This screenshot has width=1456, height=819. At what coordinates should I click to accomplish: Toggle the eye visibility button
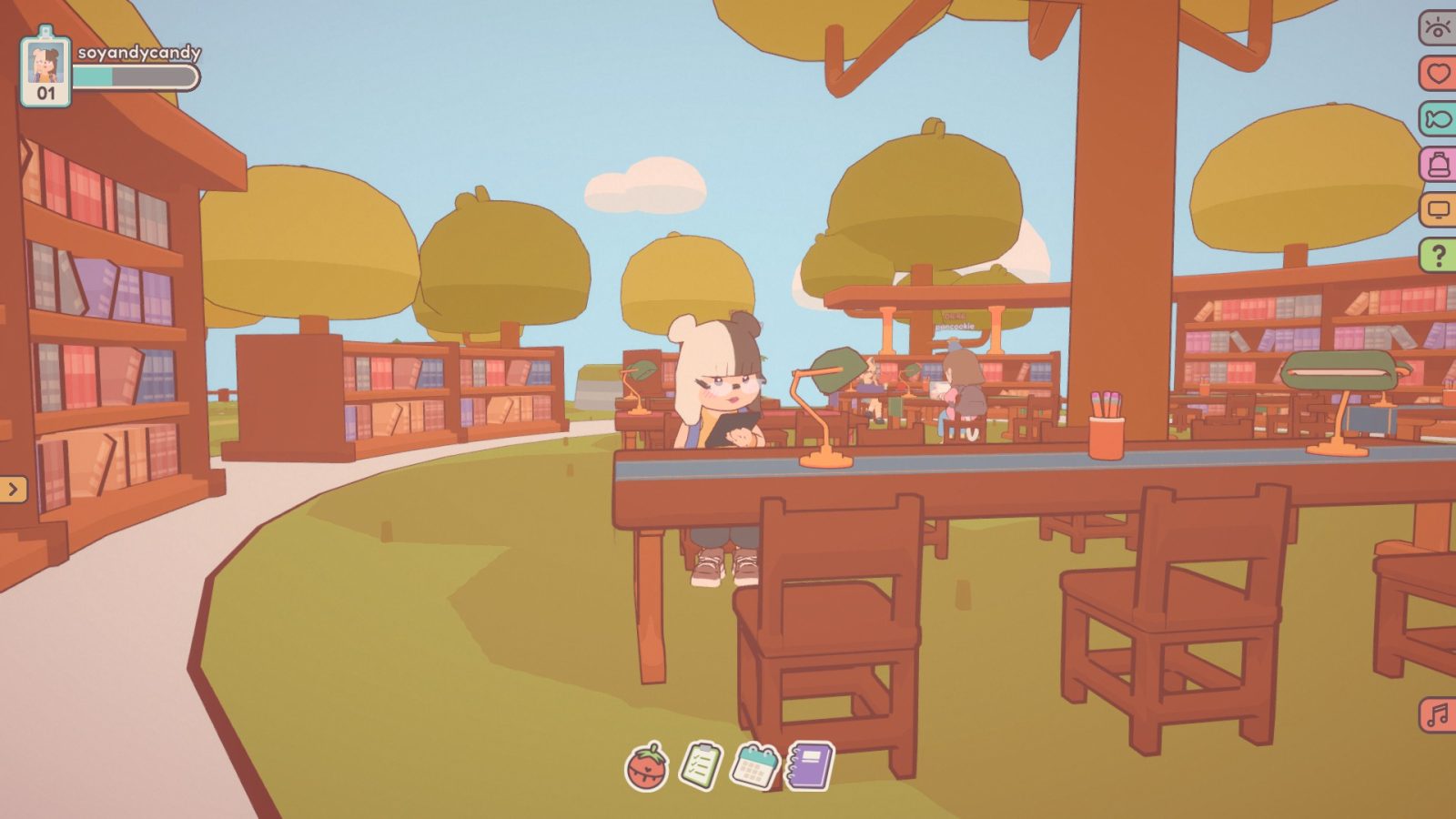(x=1438, y=27)
